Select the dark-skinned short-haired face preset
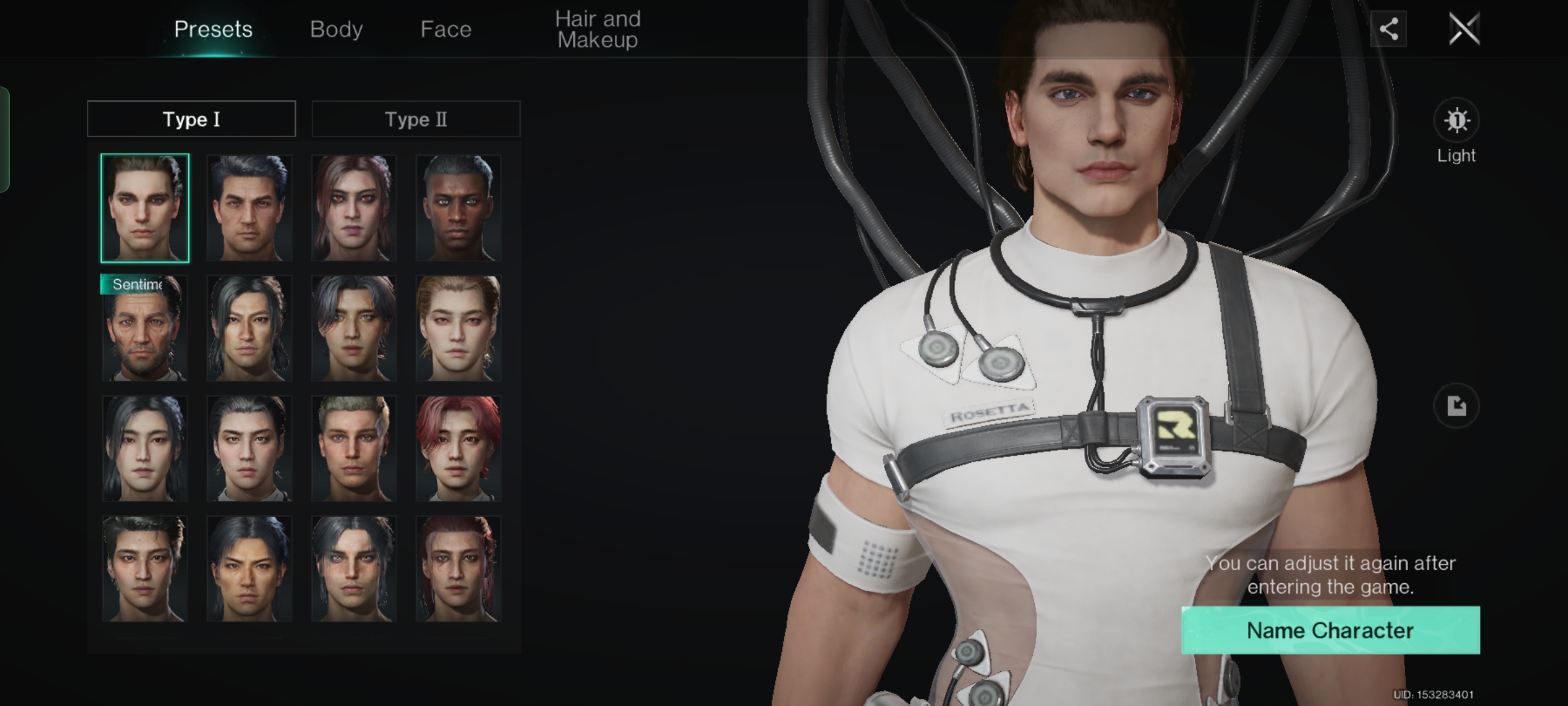Screen dimensions: 1568x706 pyautogui.click(x=458, y=208)
